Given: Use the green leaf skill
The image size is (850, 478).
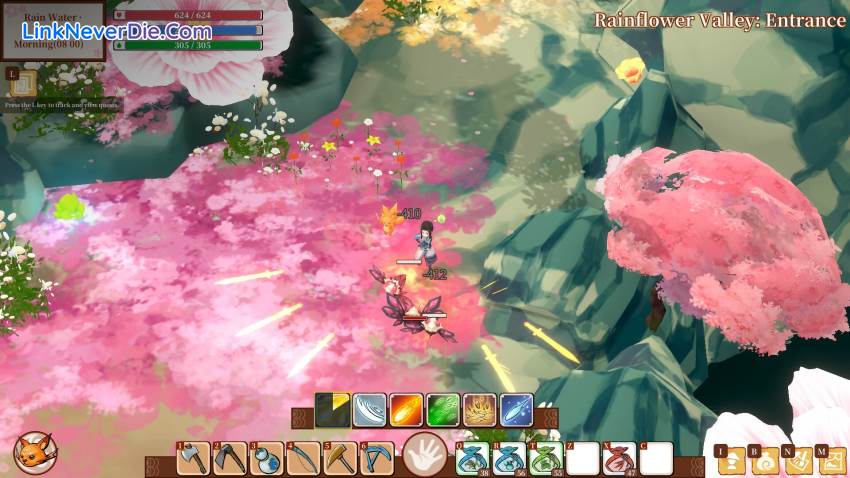Looking at the screenshot, I should [x=443, y=410].
